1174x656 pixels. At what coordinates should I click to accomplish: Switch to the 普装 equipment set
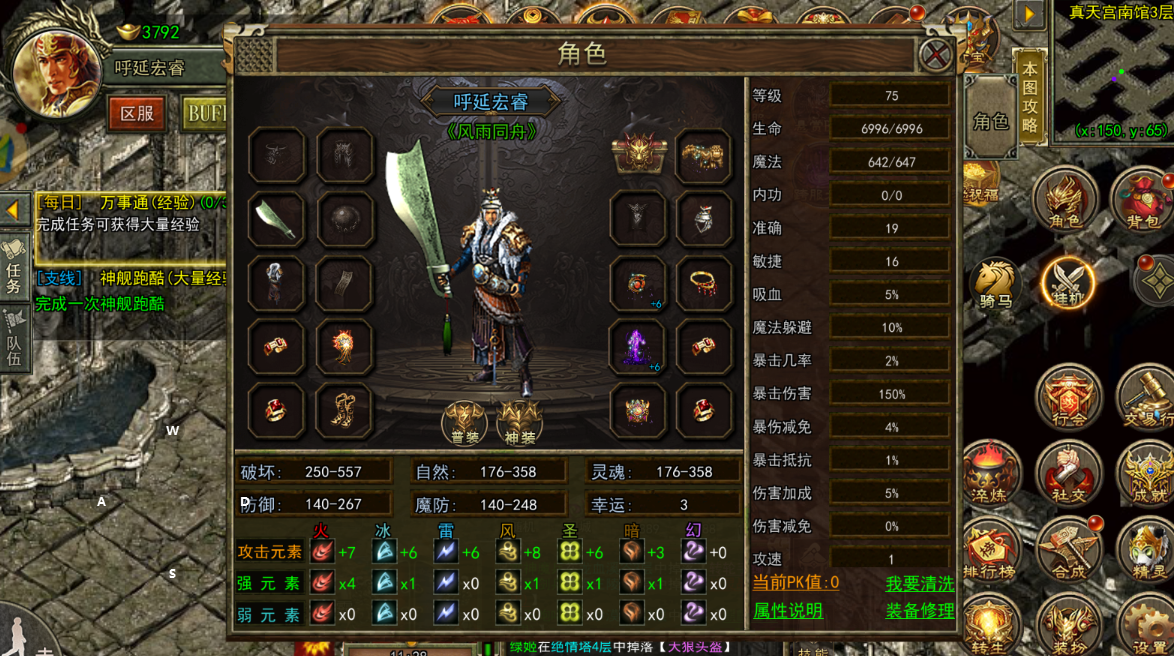point(464,422)
